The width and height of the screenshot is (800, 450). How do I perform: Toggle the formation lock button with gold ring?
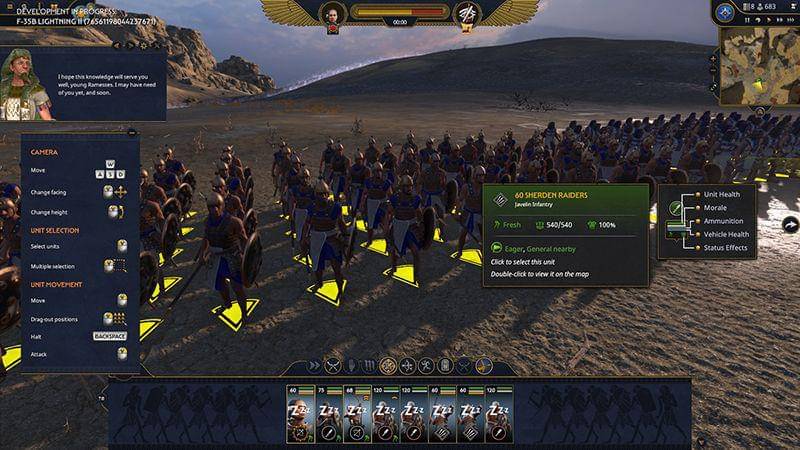tap(388, 366)
